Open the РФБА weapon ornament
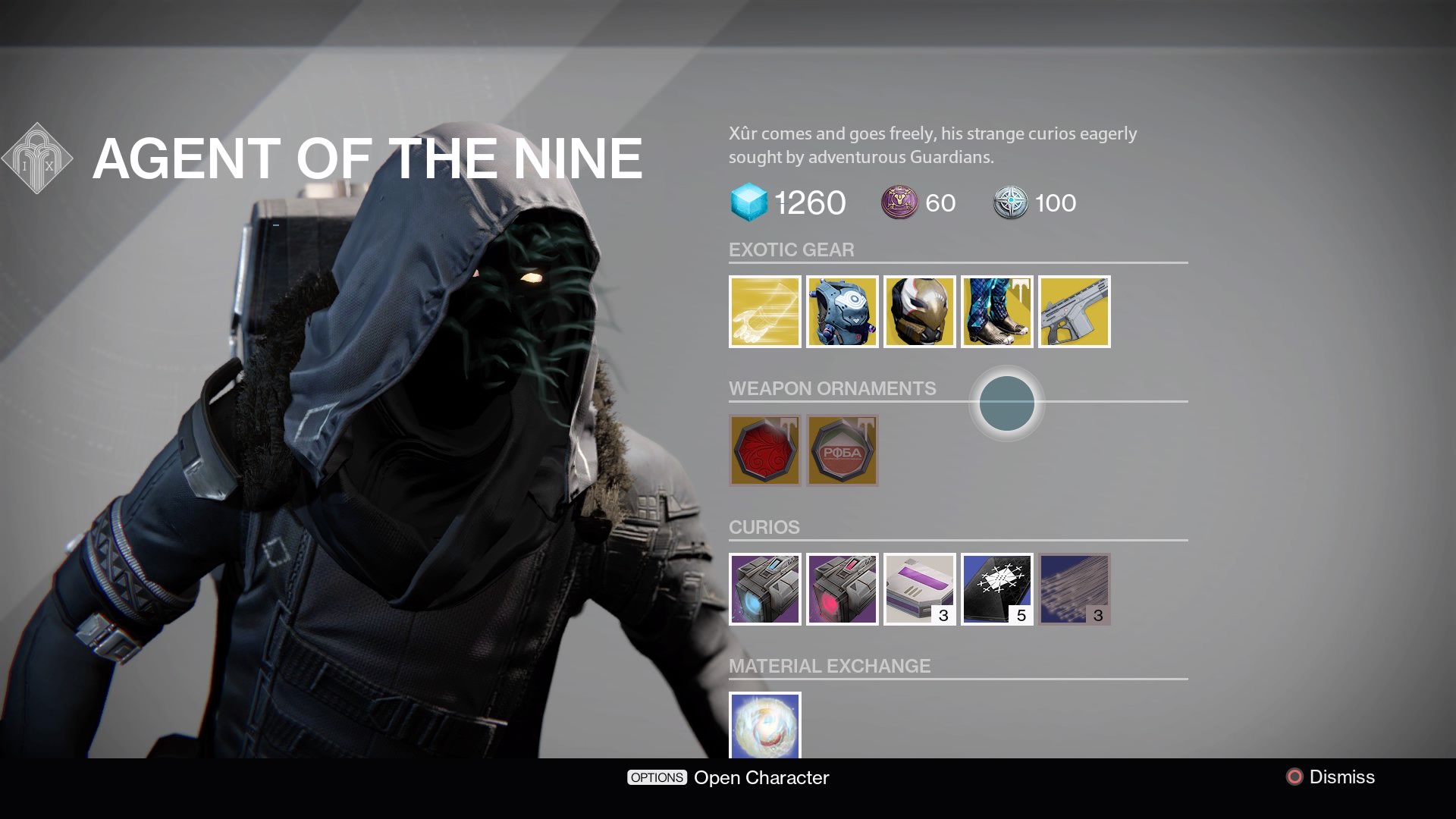Screen dimensions: 1456x819 pyautogui.click(x=842, y=450)
